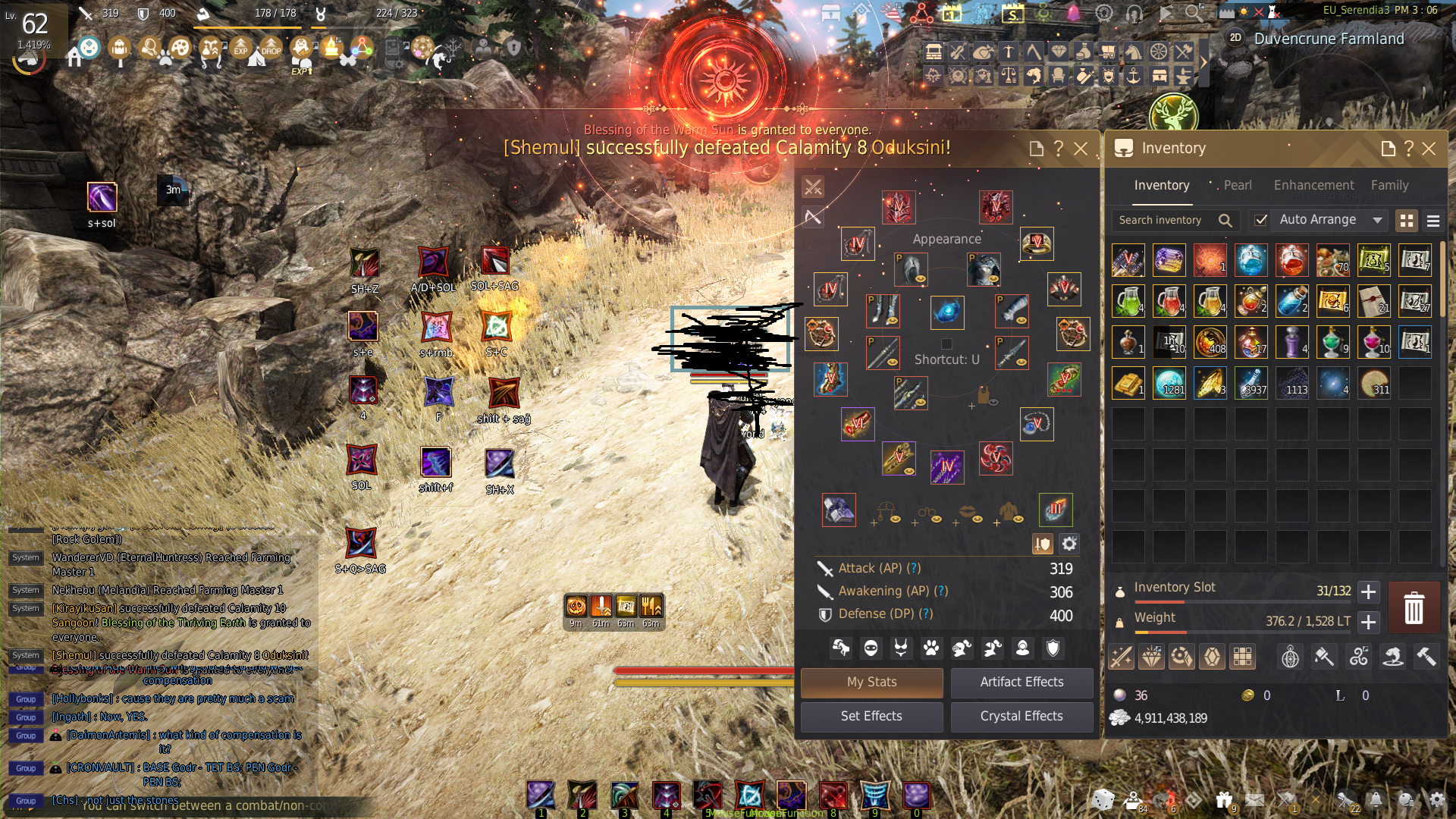Switch to the Family tab
The image size is (1456, 819).
(x=1389, y=185)
